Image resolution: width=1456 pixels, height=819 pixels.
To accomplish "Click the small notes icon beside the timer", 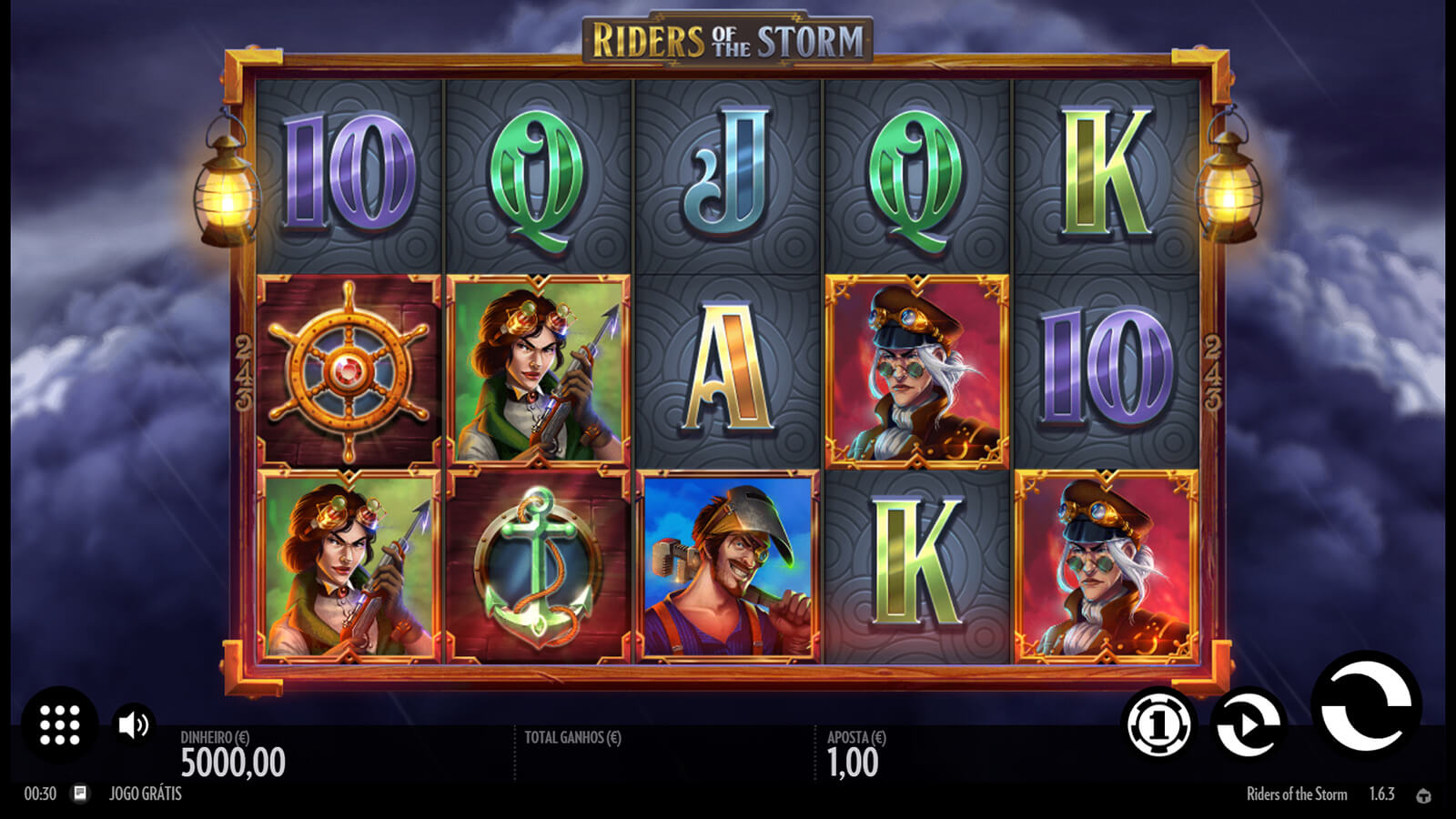I will (x=80, y=794).
